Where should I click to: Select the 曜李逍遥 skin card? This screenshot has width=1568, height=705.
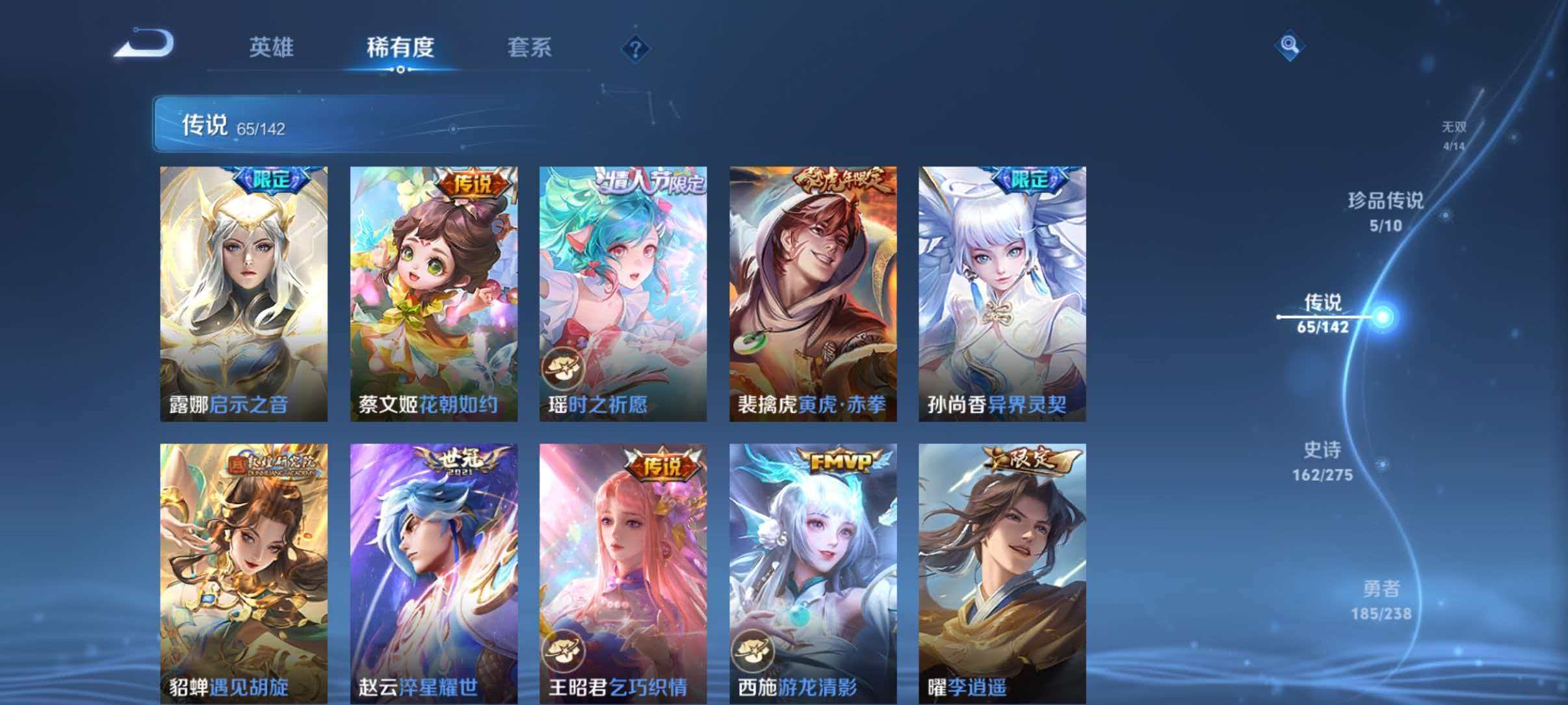pyautogui.click(x=1001, y=572)
